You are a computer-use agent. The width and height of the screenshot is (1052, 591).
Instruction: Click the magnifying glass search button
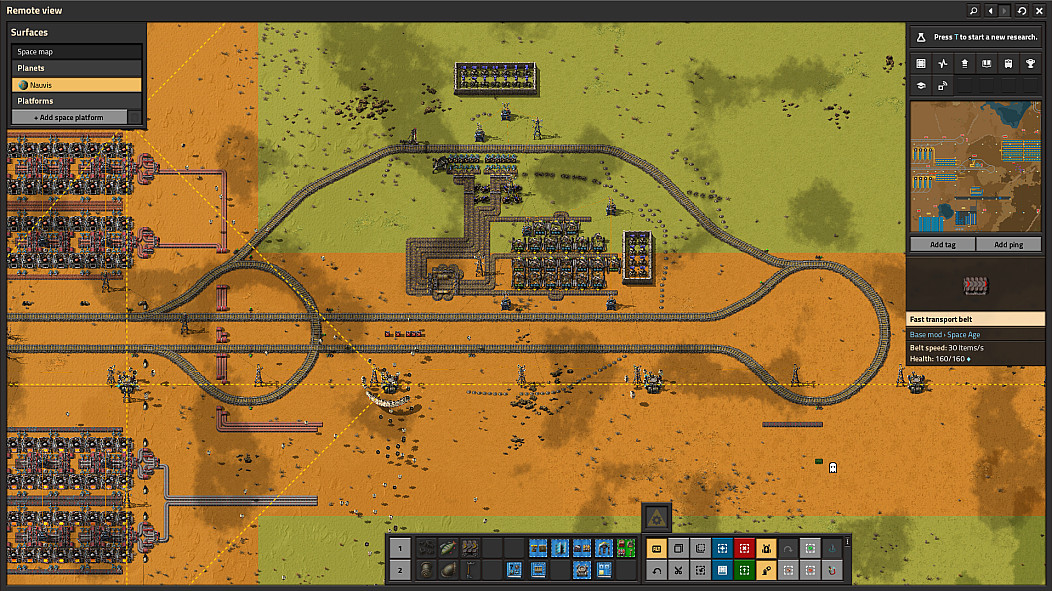point(973,10)
